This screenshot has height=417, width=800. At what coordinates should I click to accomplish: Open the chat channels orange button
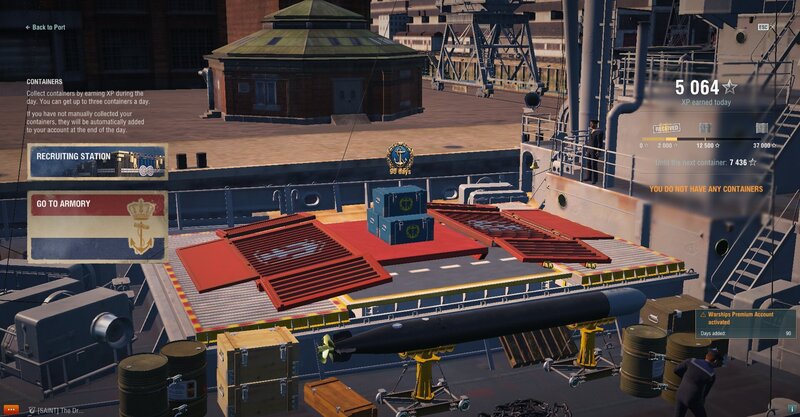tap(10, 410)
